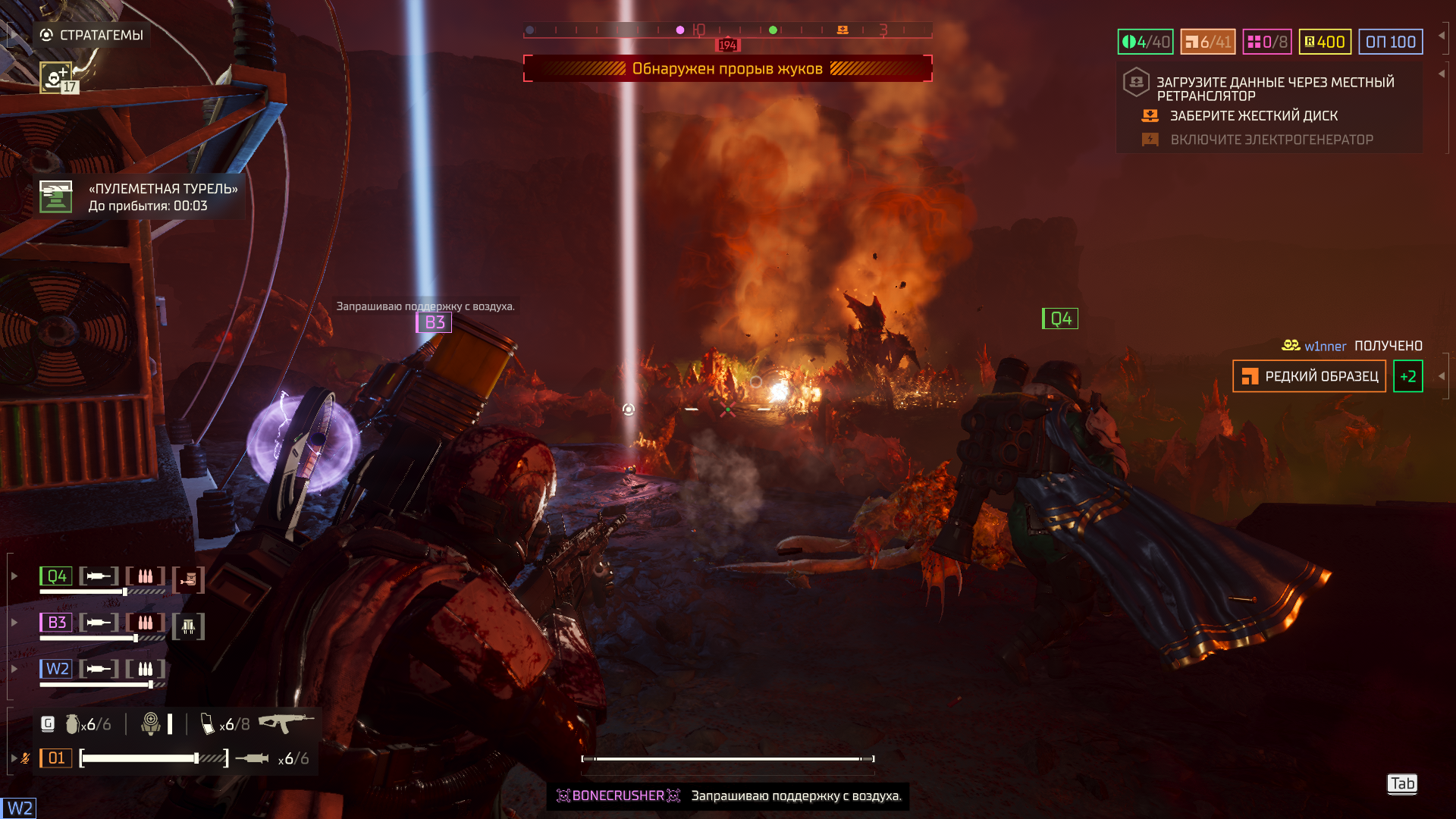This screenshot has width=1456, height=819.
Task: Select squad member W2 in the list
Action: point(56,669)
